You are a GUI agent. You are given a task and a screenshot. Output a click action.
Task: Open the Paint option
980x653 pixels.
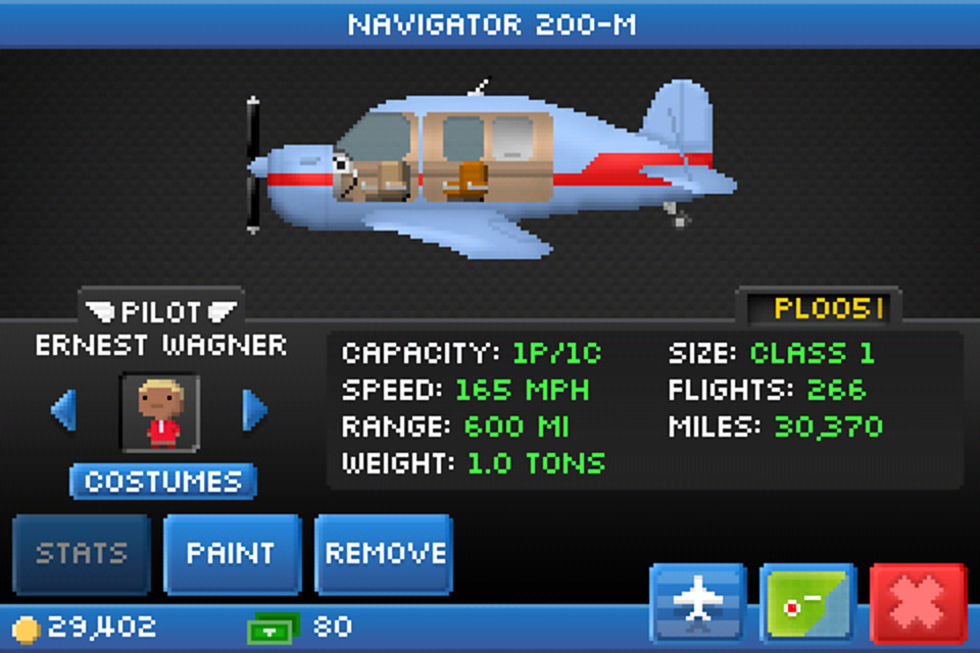pos(232,554)
